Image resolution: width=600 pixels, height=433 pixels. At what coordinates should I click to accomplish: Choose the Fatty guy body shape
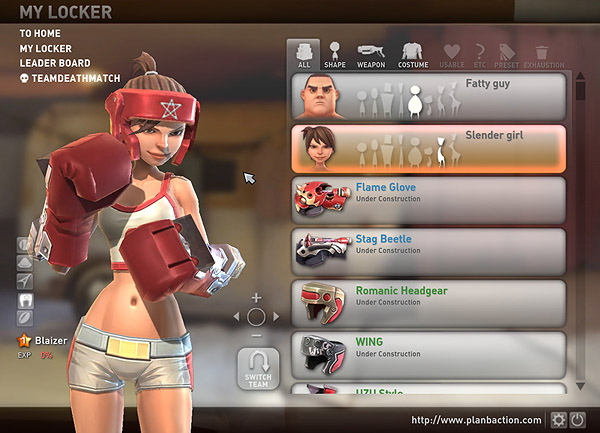tap(429, 96)
